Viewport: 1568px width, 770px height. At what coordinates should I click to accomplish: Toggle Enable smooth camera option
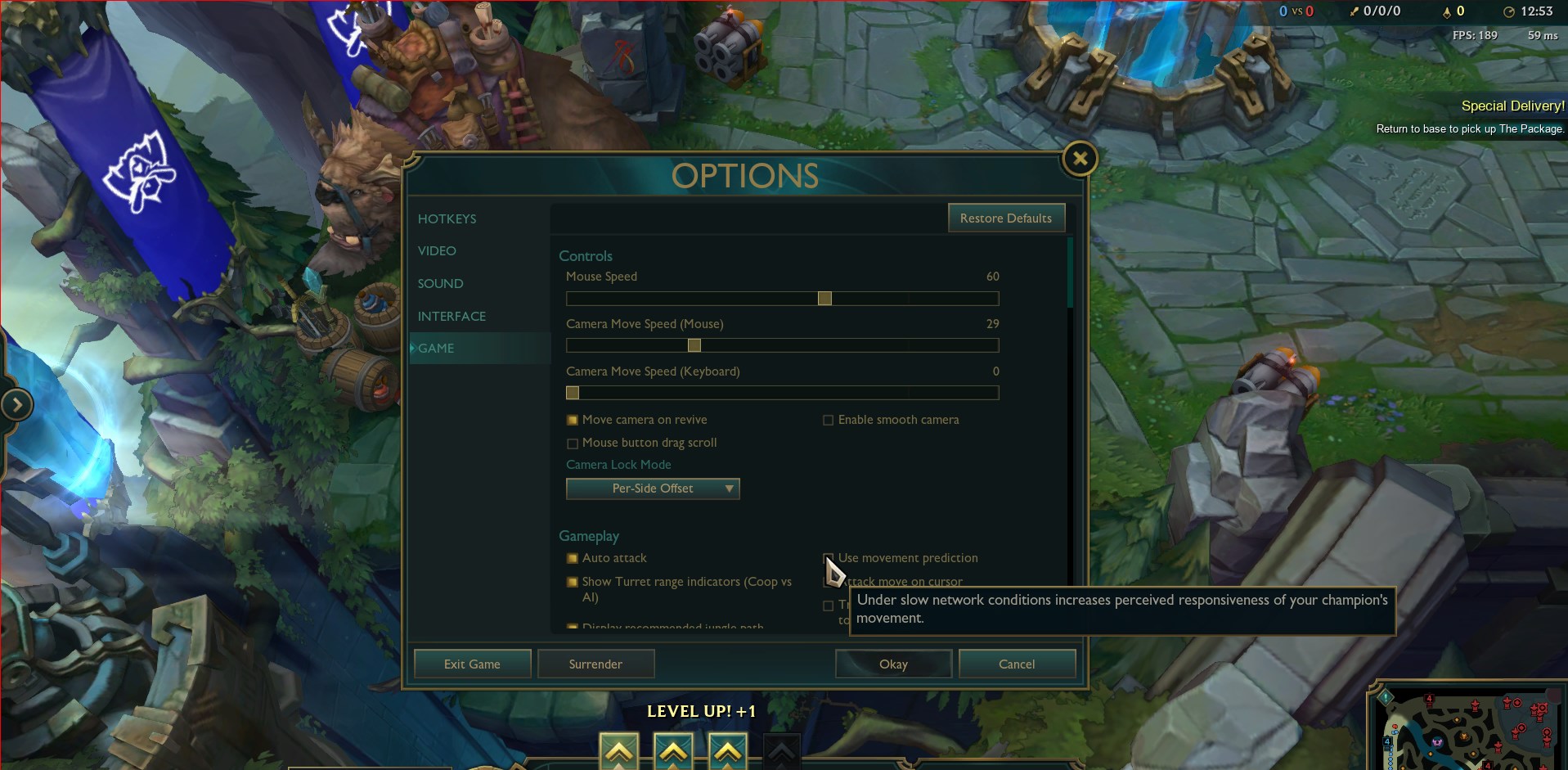point(829,419)
